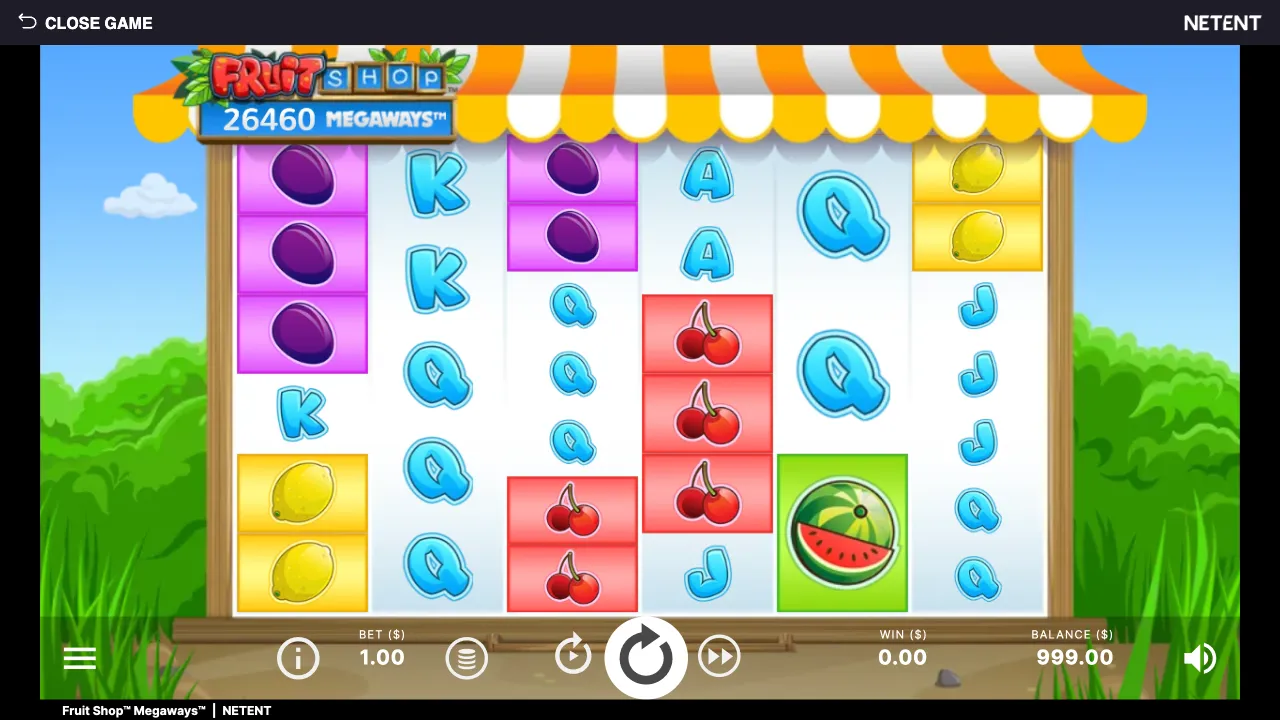Open bet size selector showing 1.00
The image size is (1280, 720).
coord(381,657)
